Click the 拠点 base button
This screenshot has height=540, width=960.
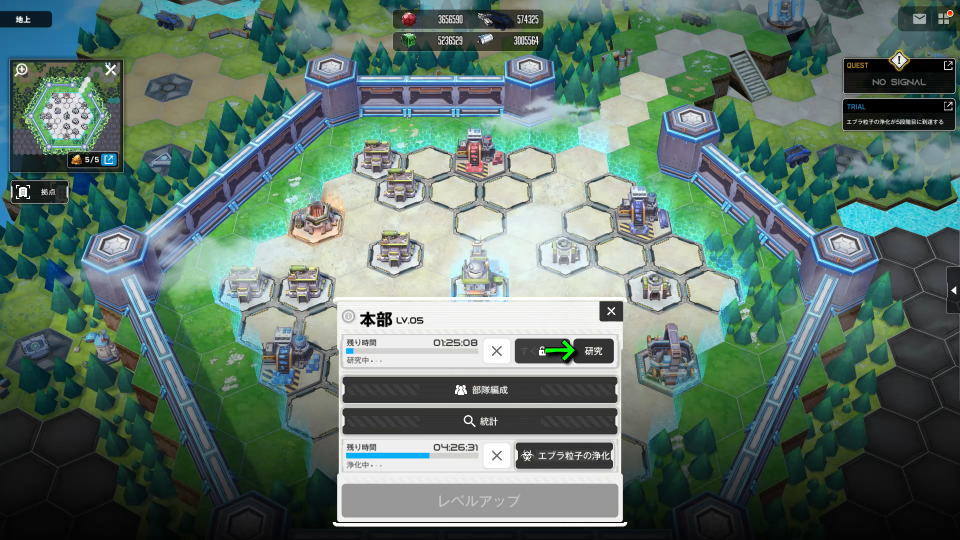tap(40, 190)
